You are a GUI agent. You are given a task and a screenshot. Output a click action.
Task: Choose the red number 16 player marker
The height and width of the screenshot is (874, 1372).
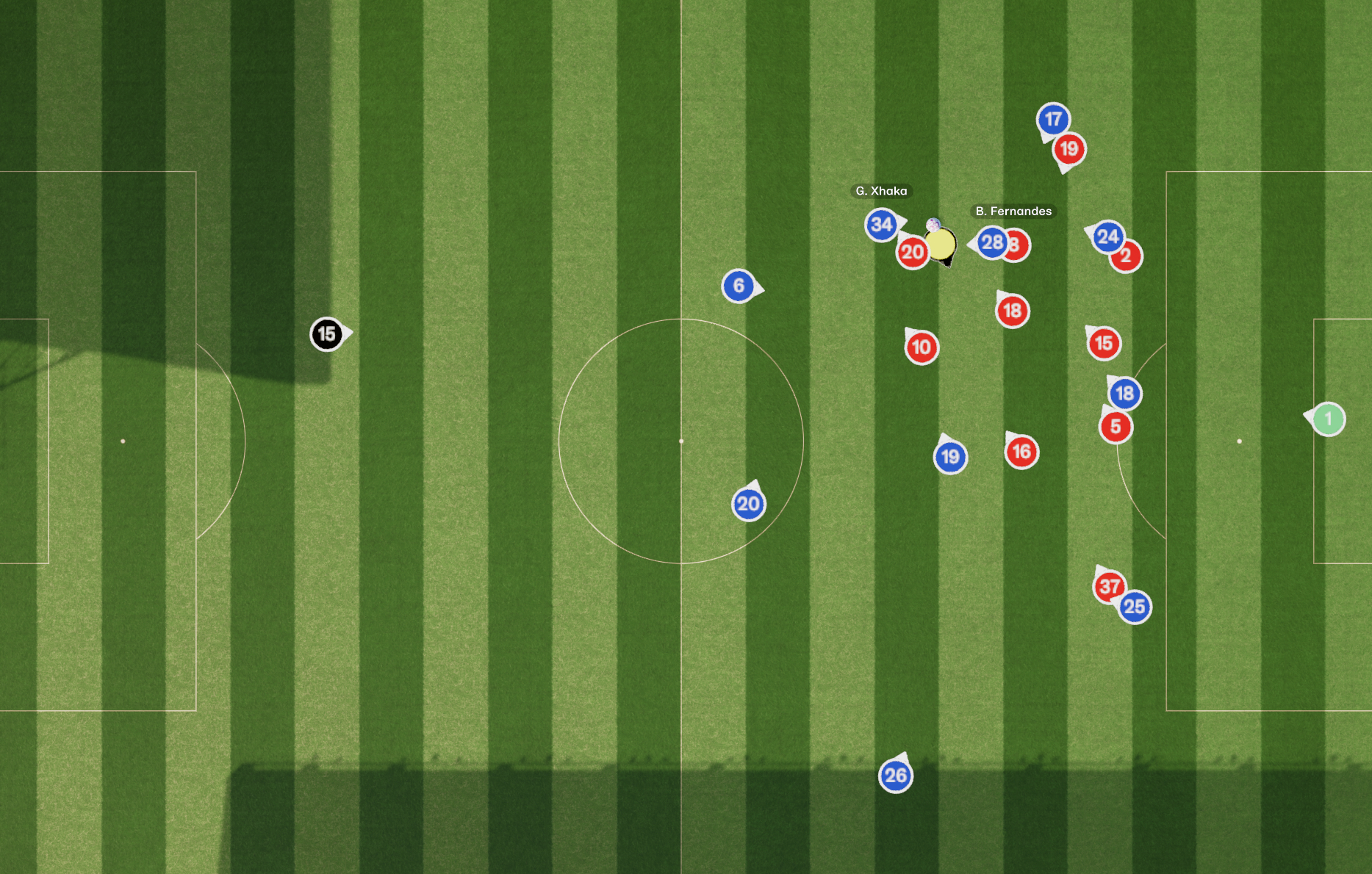pos(1021,452)
